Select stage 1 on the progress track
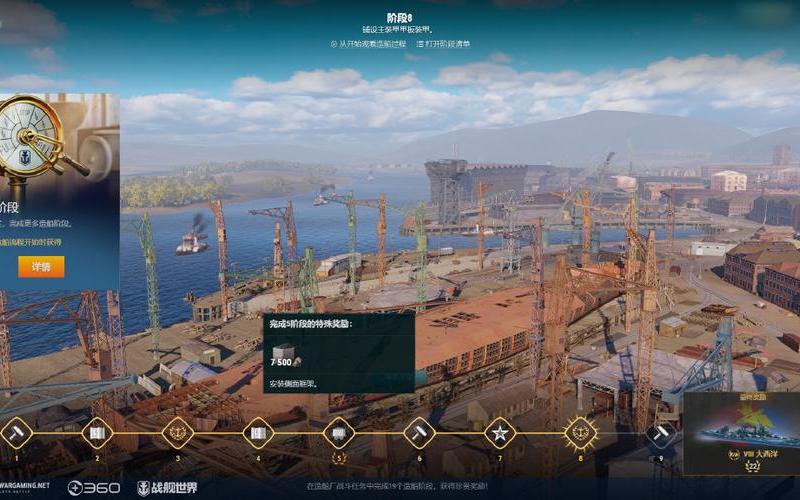The image size is (800, 500). click(16, 433)
